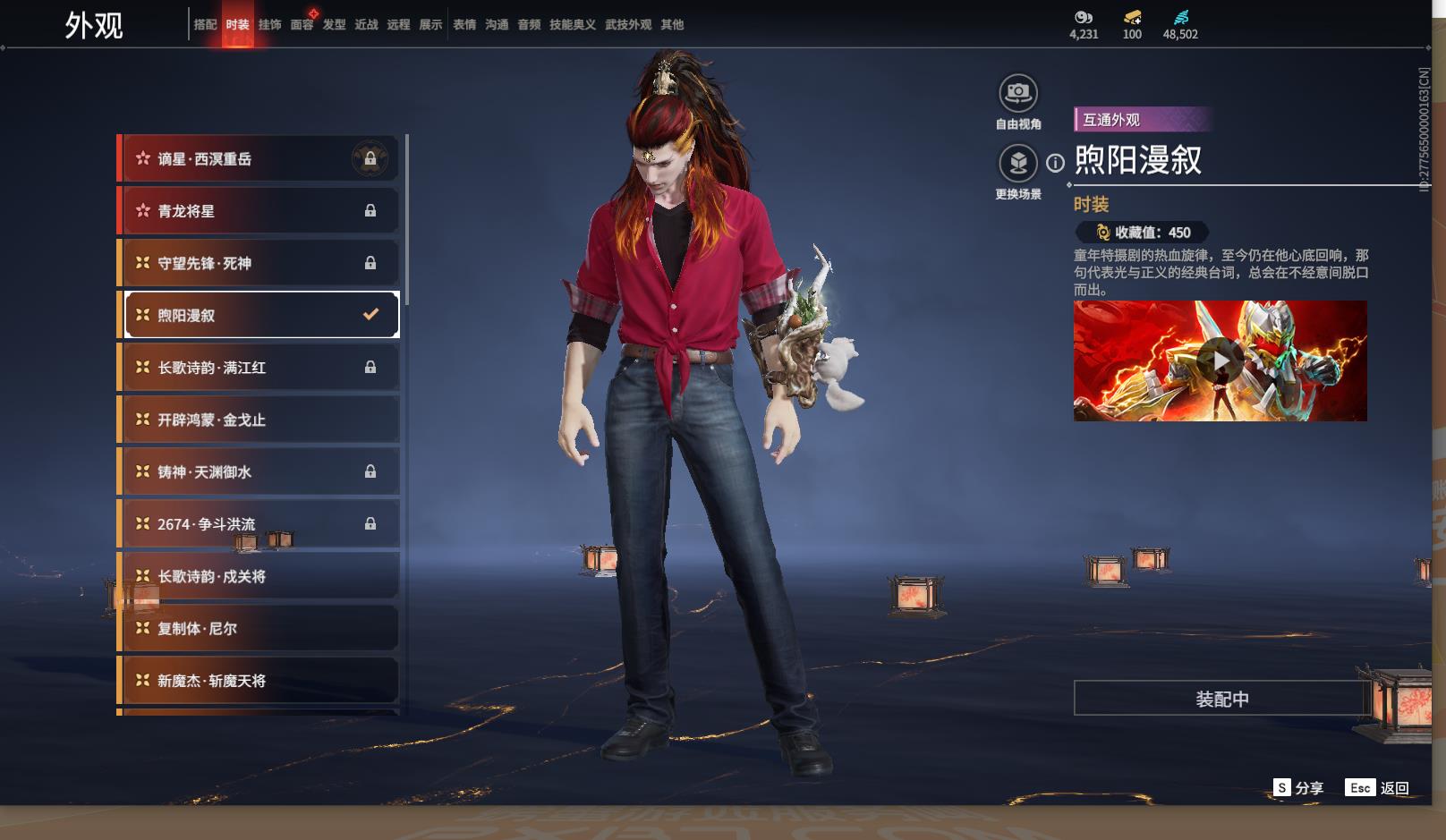1446x840 pixels.
Task: Open the 更换场景 scene changer
Action: [1017, 163]
